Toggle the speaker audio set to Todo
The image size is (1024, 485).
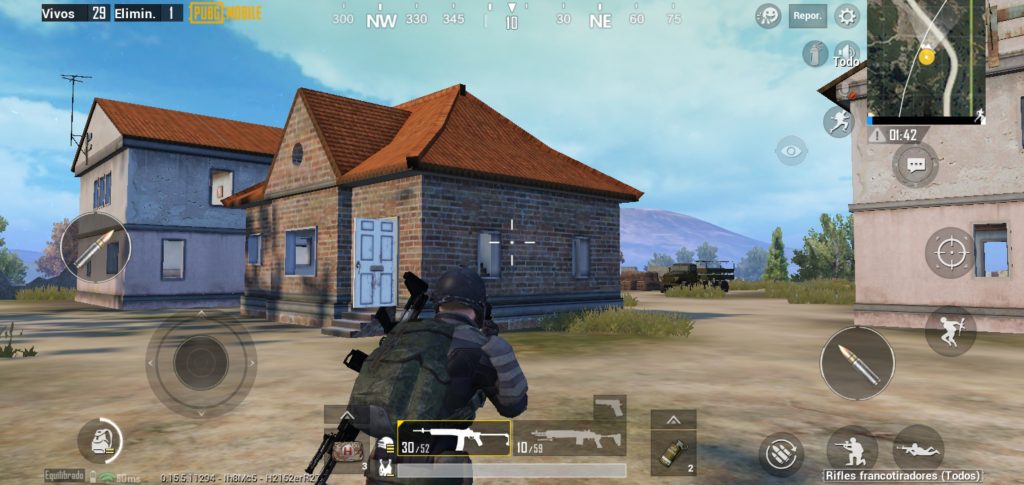tap(847, 53)
